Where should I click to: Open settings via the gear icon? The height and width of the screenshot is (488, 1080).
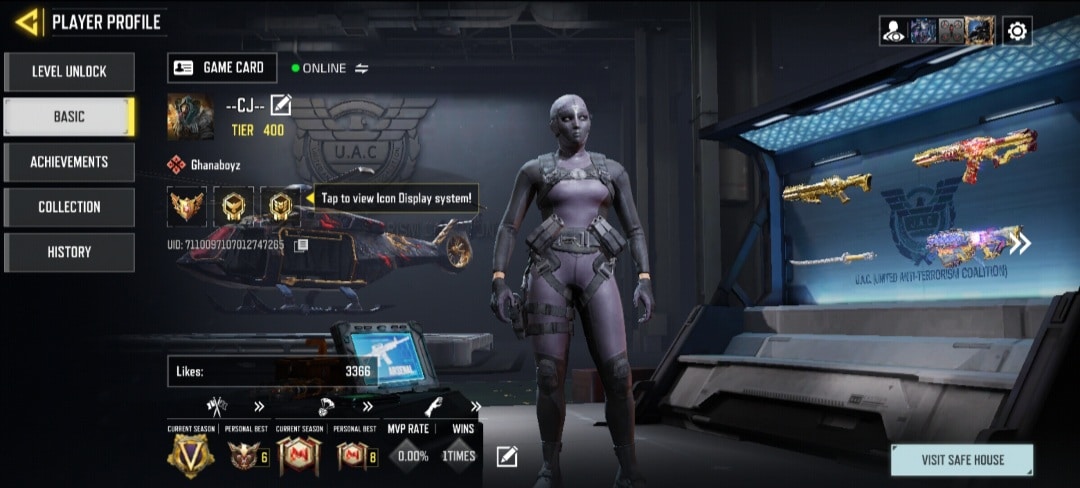coord(1017,31)
